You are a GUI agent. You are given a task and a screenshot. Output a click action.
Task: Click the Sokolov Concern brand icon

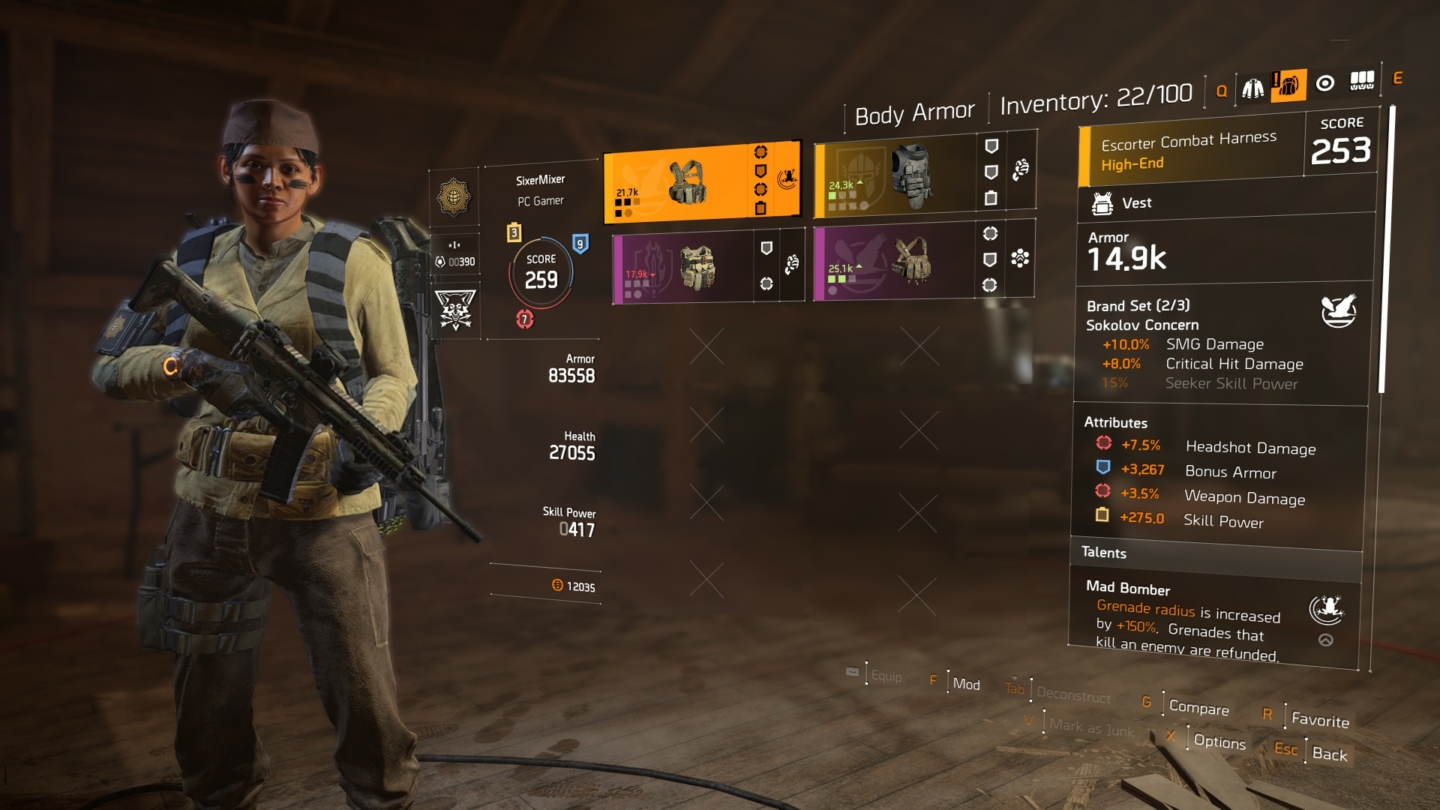[x=1340, y=311]
